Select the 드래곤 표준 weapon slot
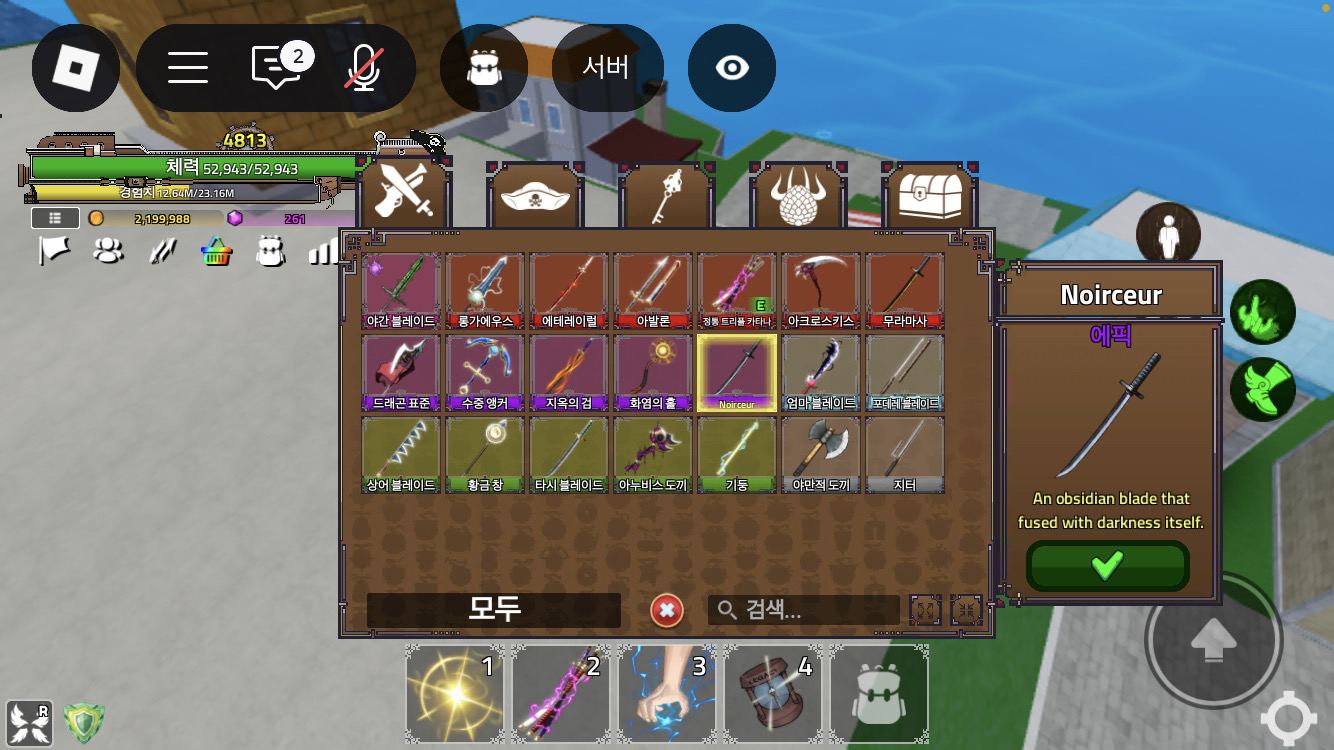The height and width of the screenshot is (750, 1334). (x=400, y=373)
